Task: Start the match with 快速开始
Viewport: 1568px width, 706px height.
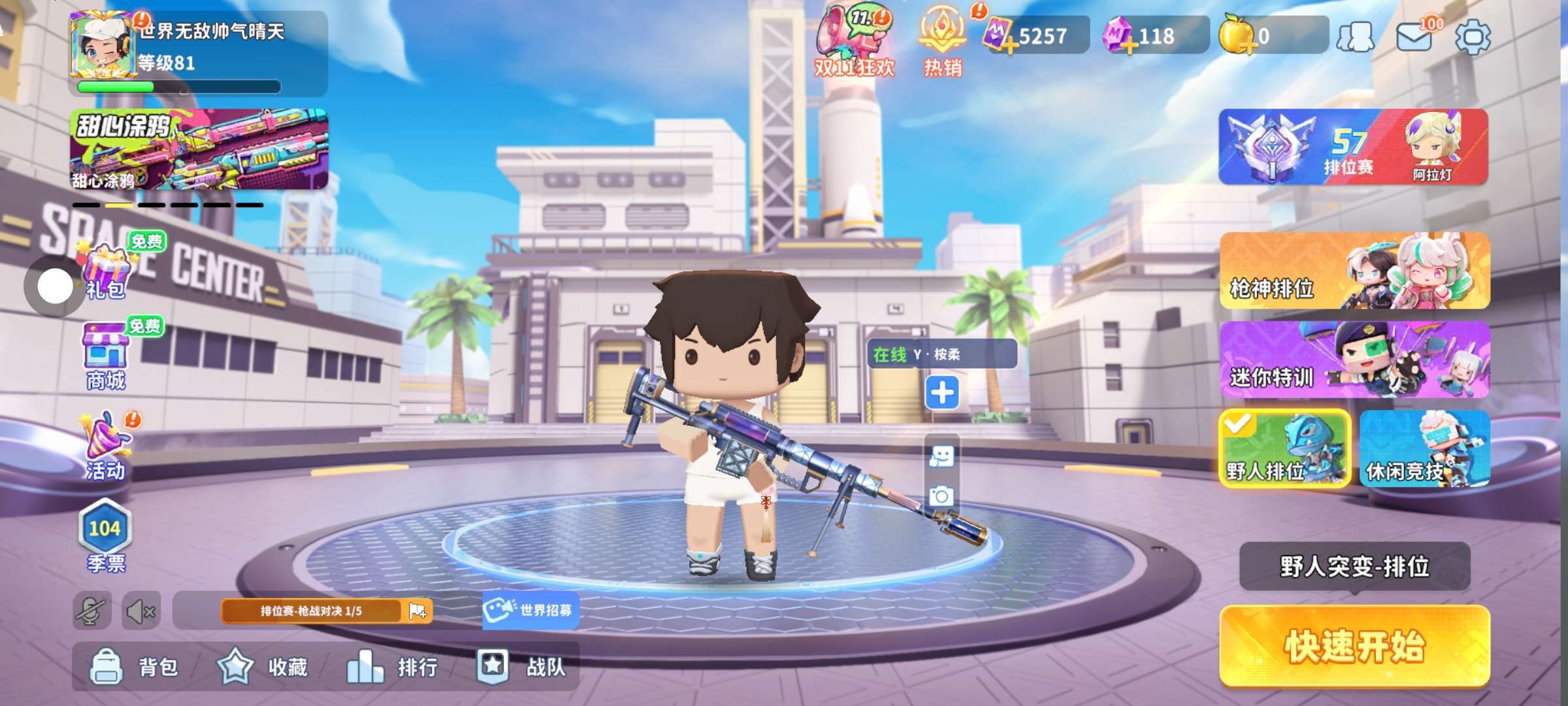Action: click(1354, 647)
